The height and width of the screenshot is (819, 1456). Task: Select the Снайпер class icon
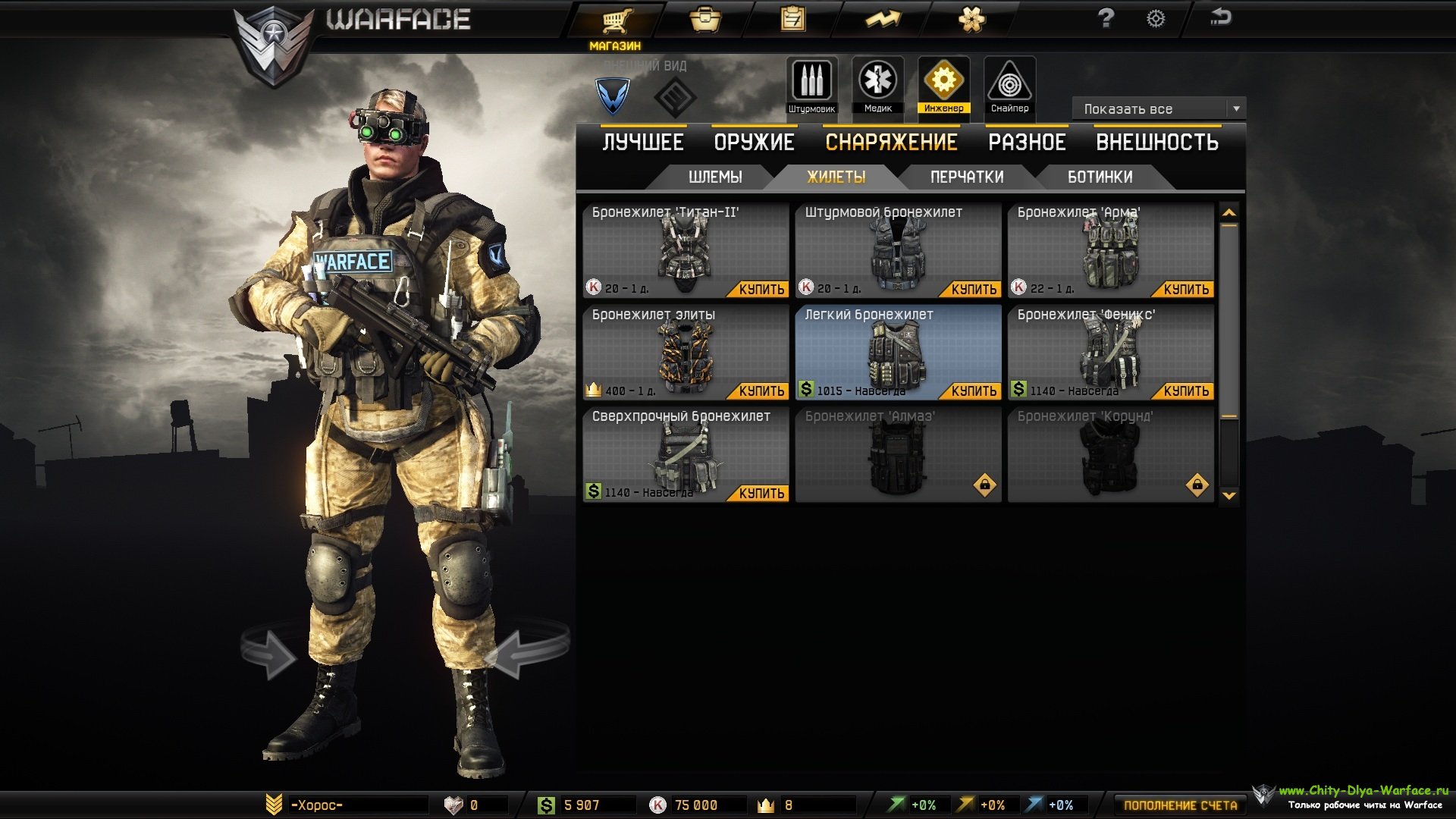tap(1011, 83)
